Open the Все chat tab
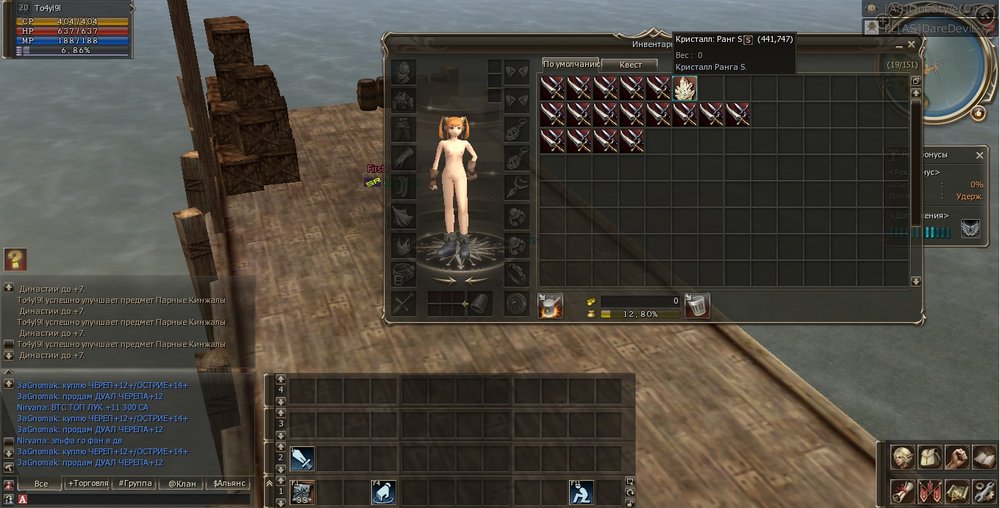The width and height of the screenshot is (1000, 508). tap(40, 484)
